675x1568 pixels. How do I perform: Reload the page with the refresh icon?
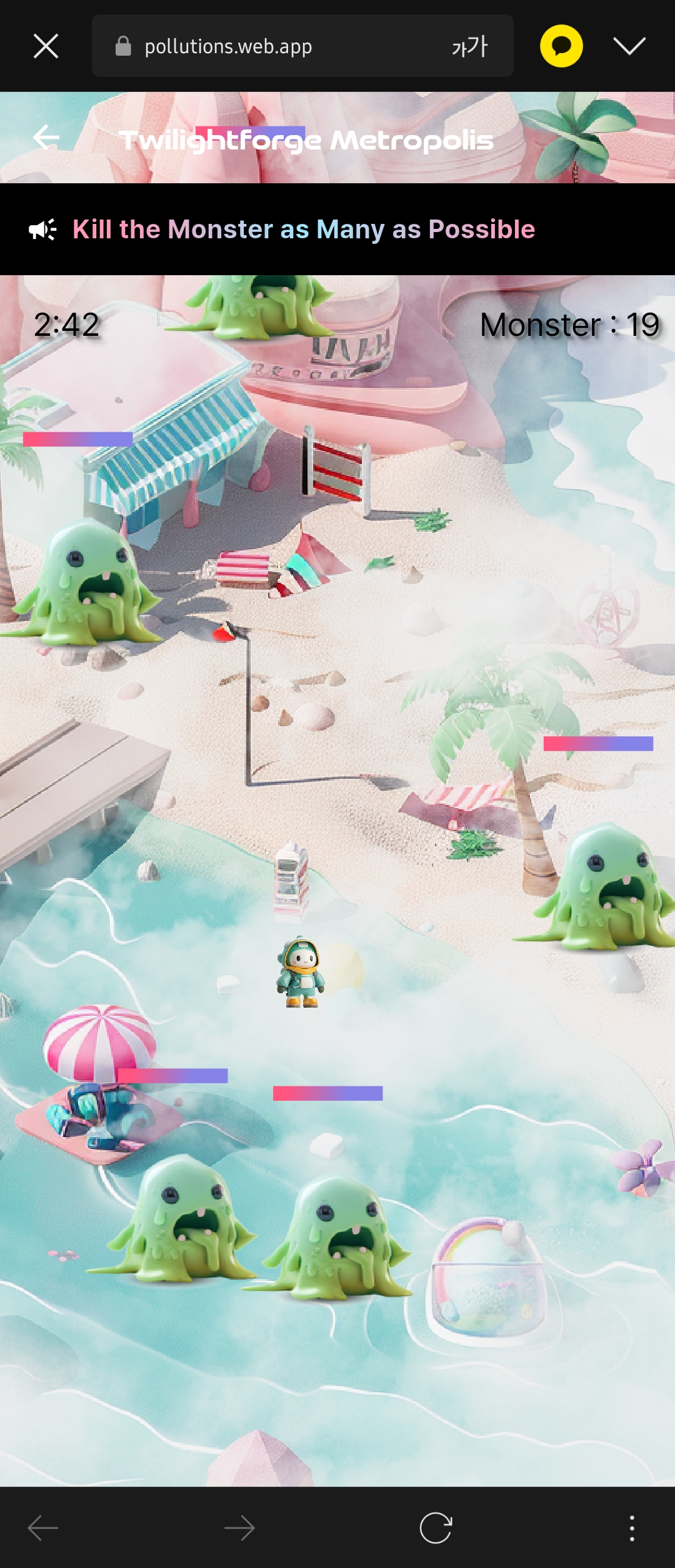[436, 1528]
